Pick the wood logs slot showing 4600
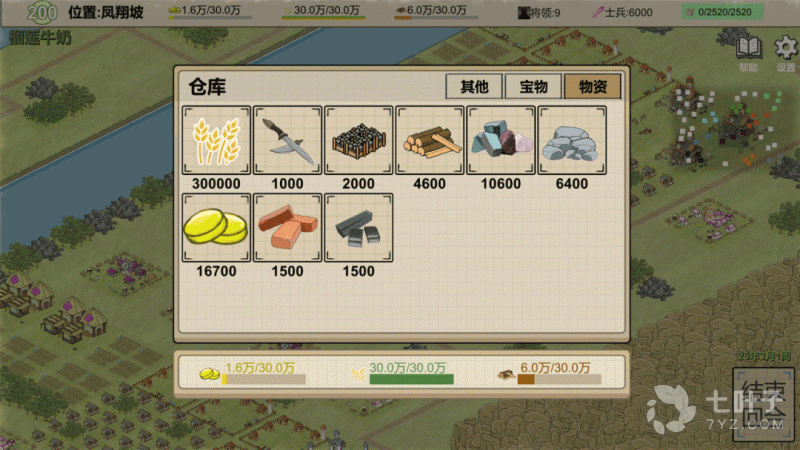Viewport: 800px width, 450px height. click(x=430, y=140)
